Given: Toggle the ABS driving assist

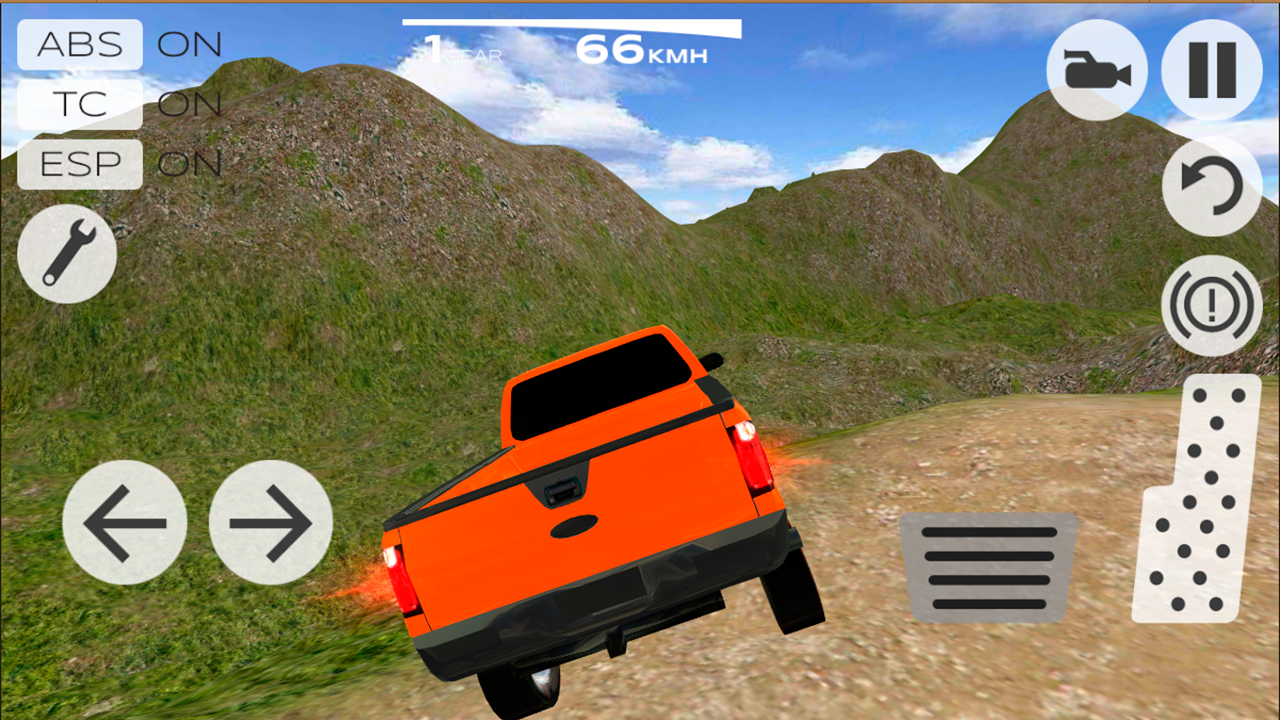Looking at the screenshot, I should (x=80, y=45).
